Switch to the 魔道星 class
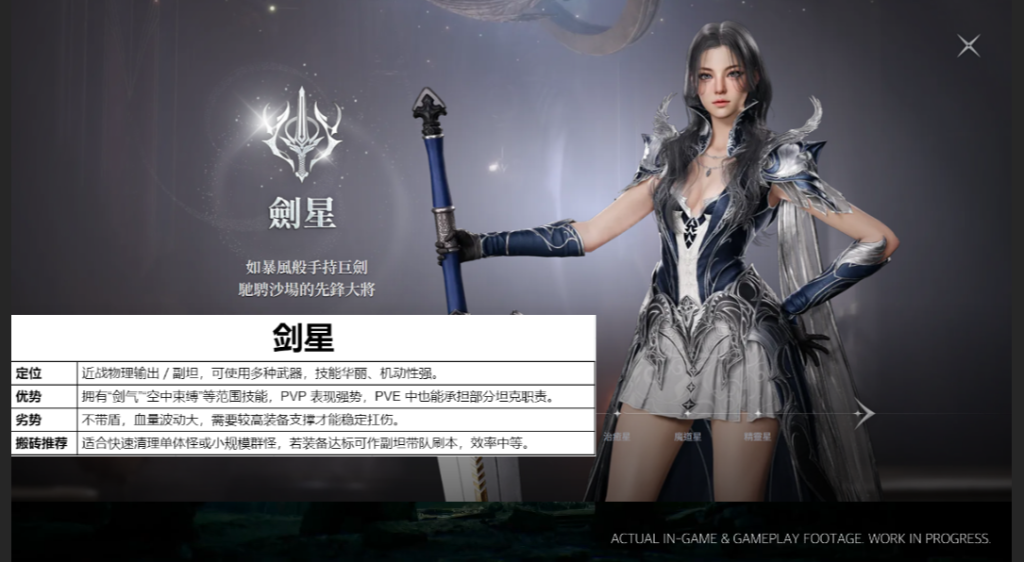Screen dimensions: 1024x562 click(x=686, y=436)
